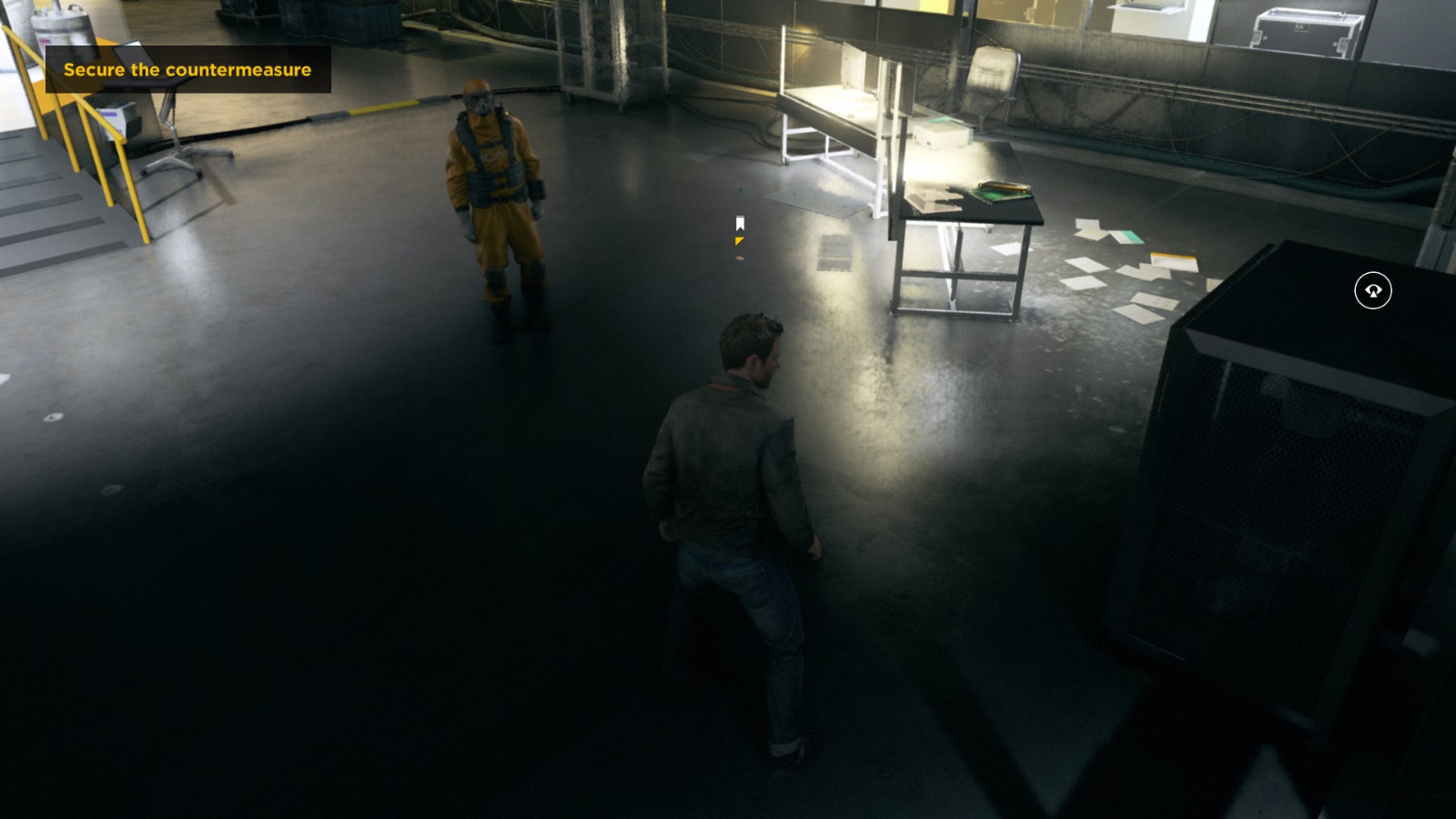Click the circular intel collectible indicator

tap(1371, 289)
